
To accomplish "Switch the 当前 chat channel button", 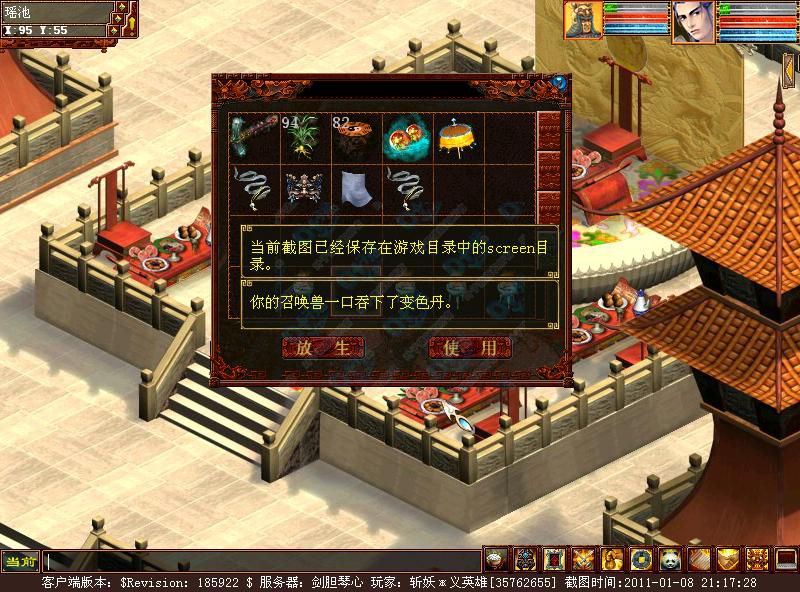I will [19, 561].
